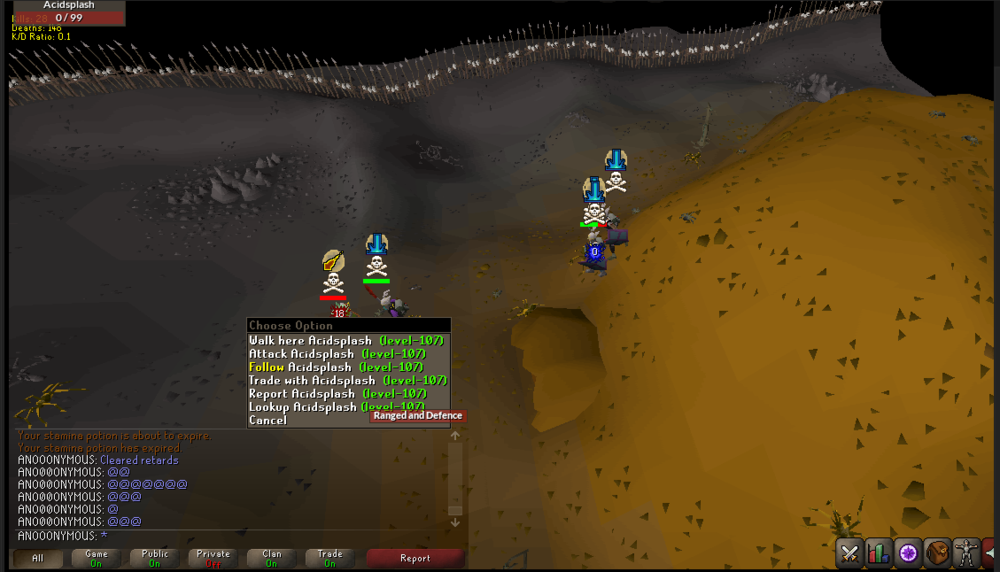Toggle the Public chat filter

pyautogui.click(x=155, y=558)
